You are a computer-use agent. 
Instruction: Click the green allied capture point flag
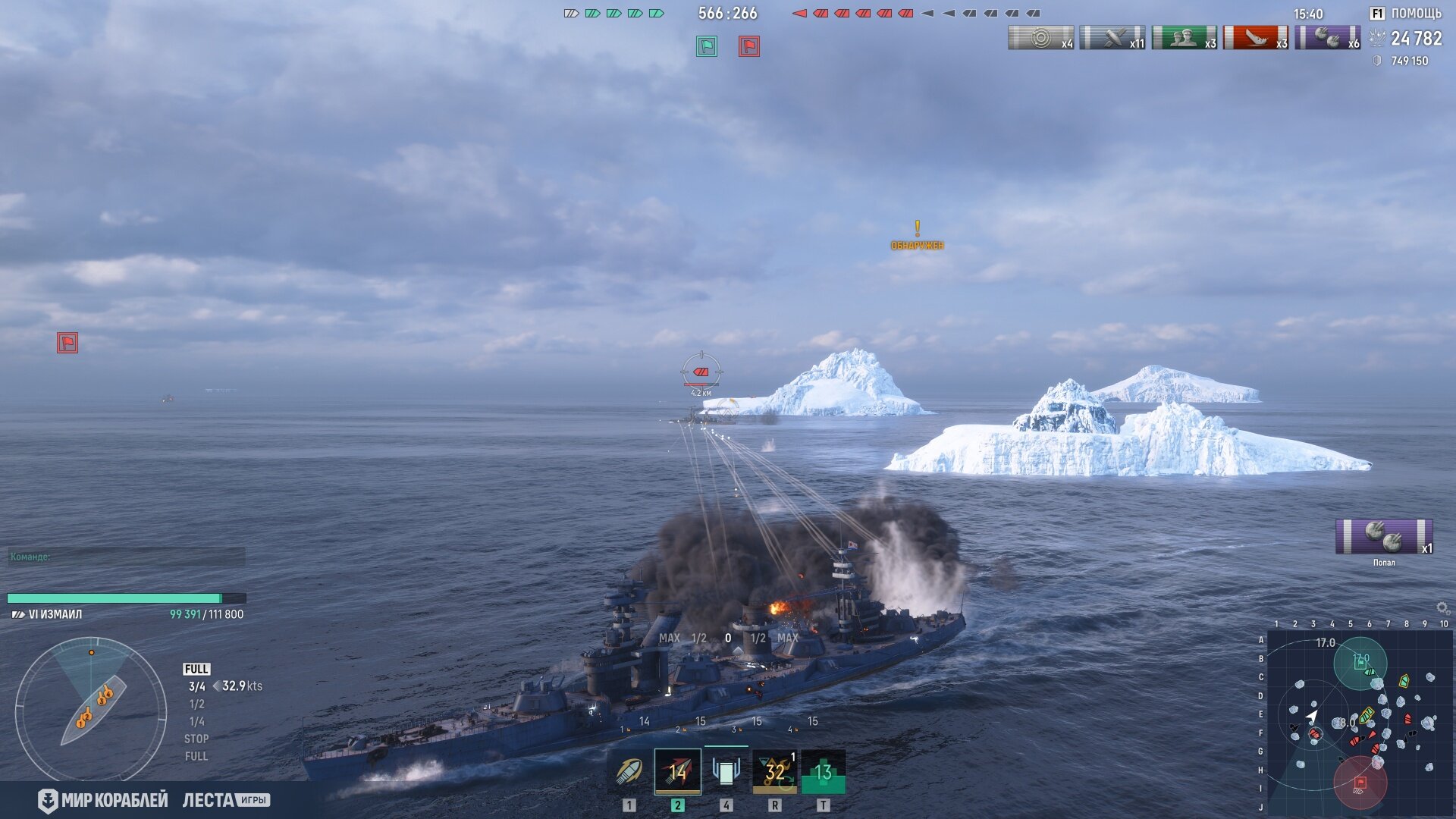pyautogui.click(x=707, y=47)
